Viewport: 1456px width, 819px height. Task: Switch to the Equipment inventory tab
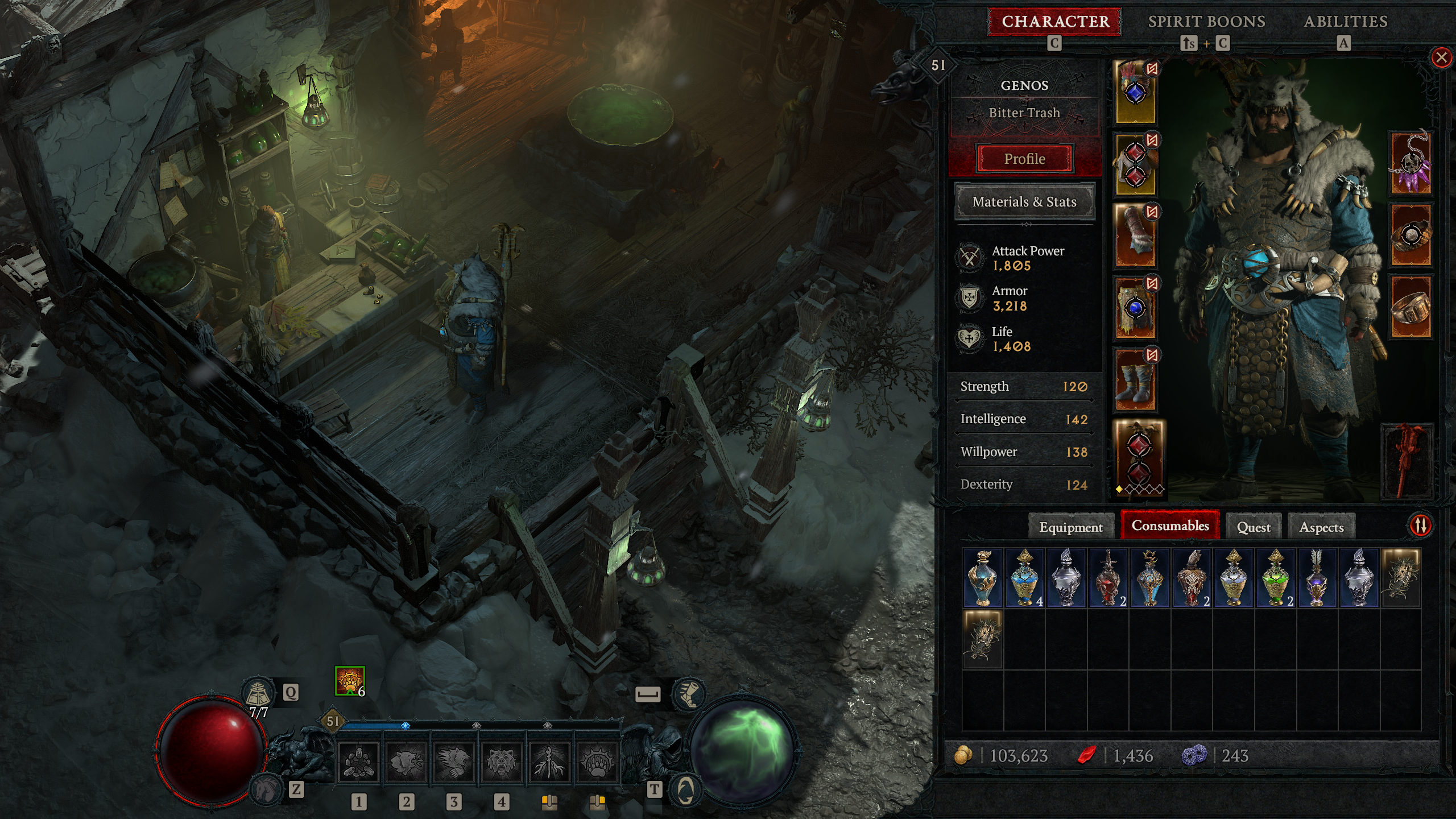(1070, 527)
